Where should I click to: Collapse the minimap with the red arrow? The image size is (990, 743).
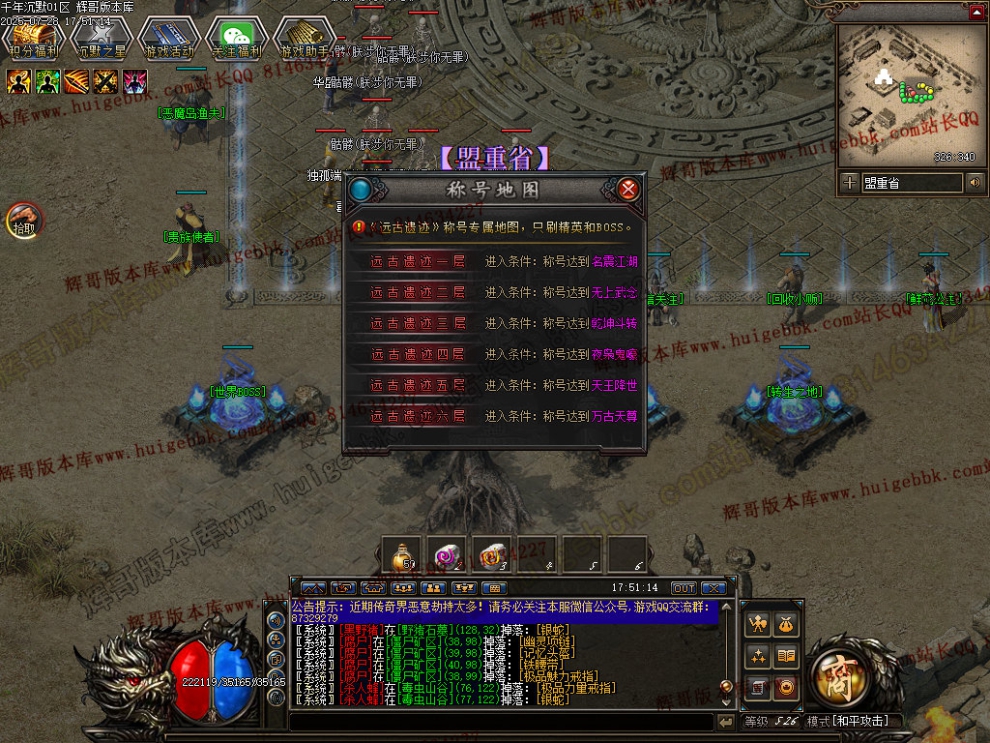[x=976, y=12]
